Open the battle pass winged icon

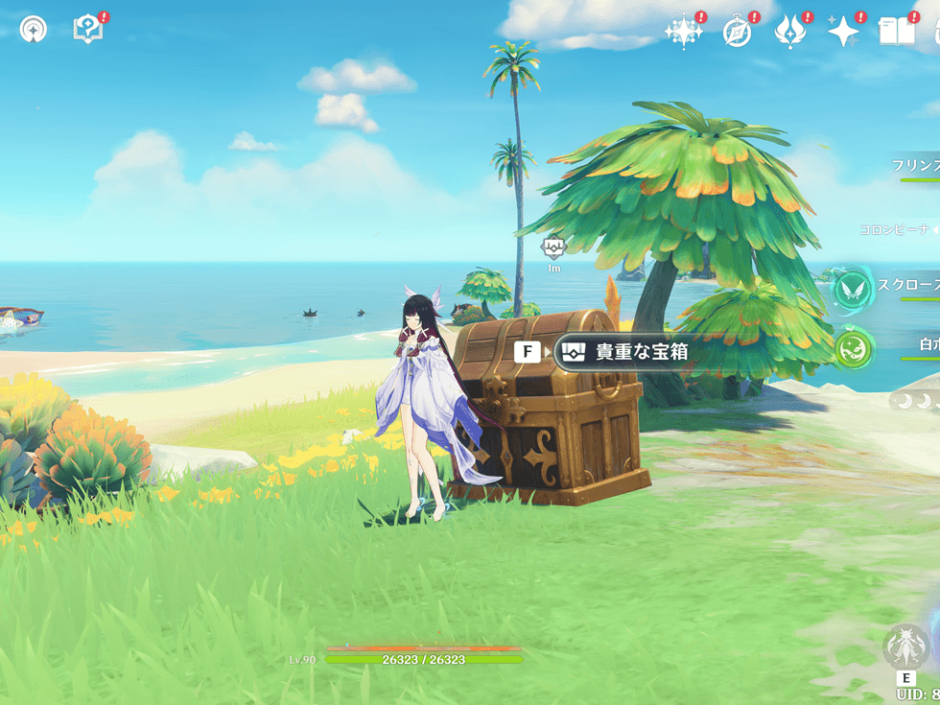point(790,32)
